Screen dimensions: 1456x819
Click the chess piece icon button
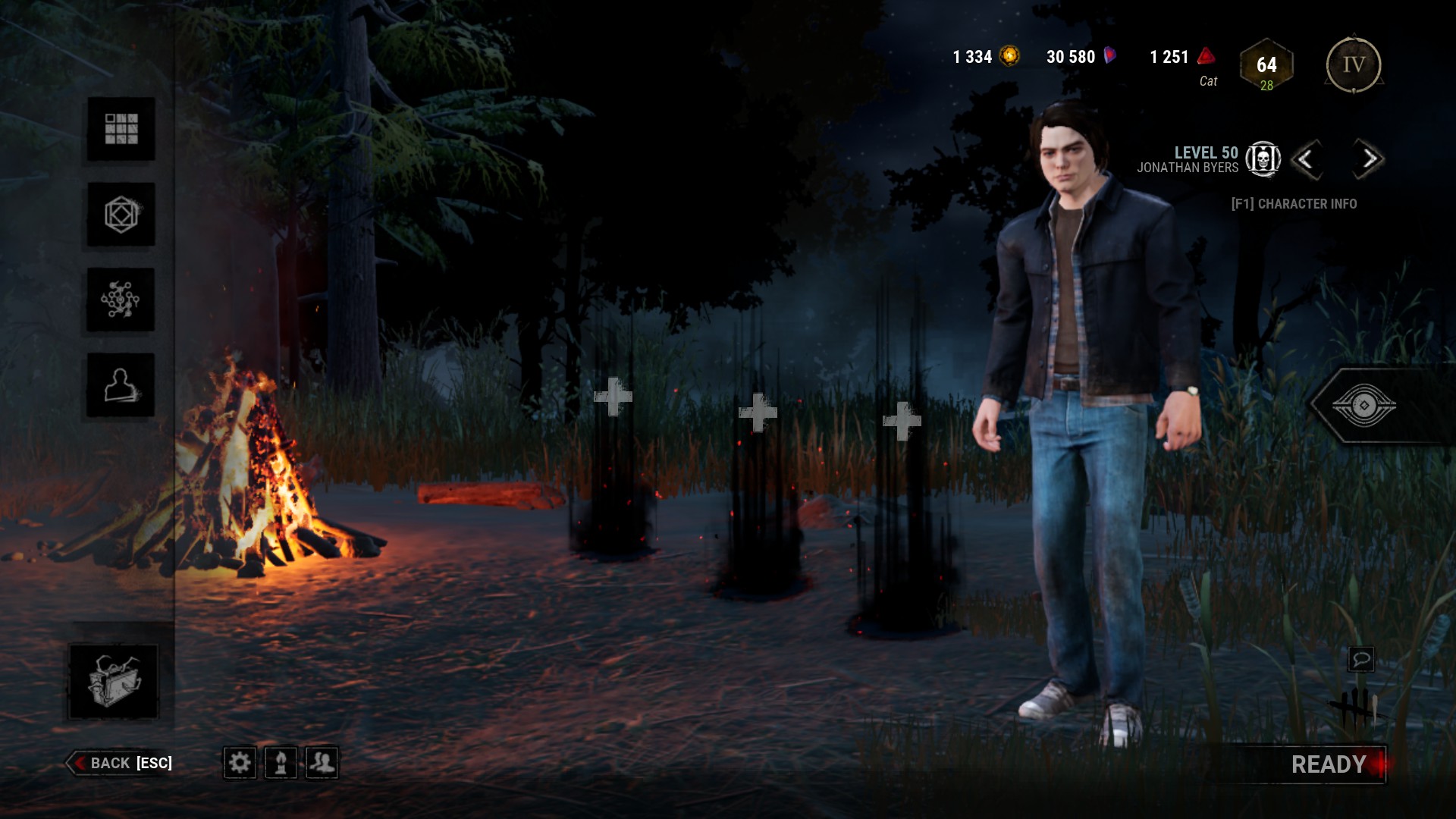click(281, 762)
